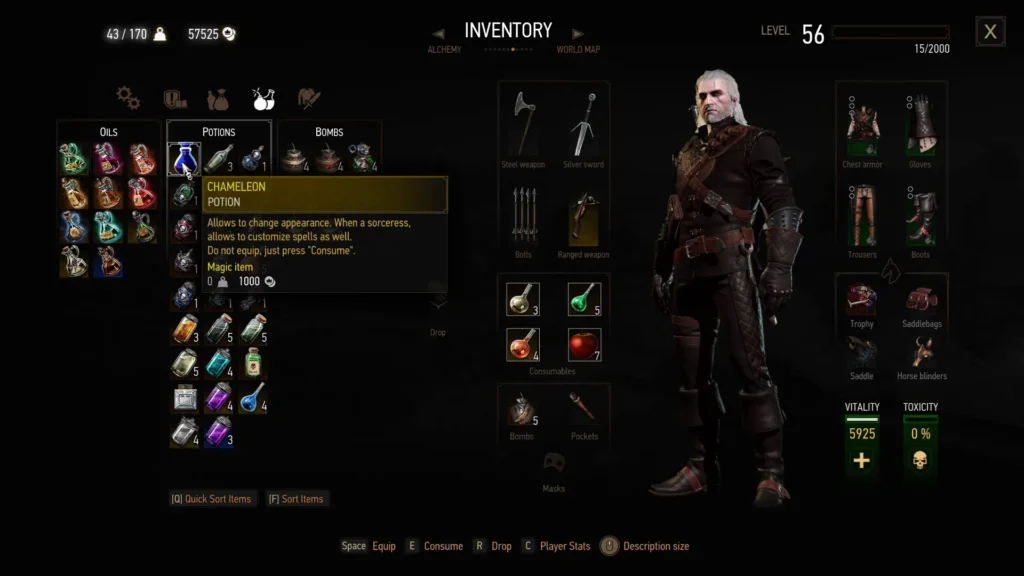Select the Chameleon potion slot
This screenshot has width=1024, height=576.
point(184,159)
